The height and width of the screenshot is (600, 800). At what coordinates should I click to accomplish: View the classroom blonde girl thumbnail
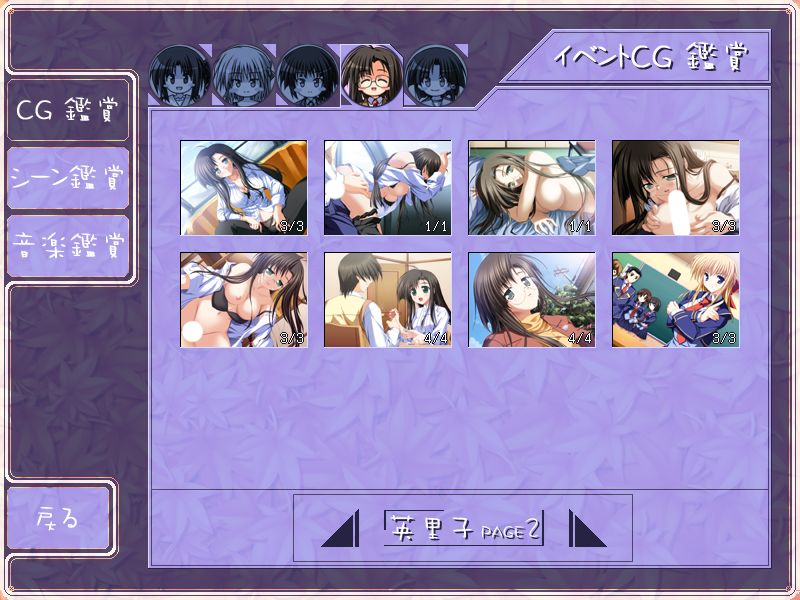[x=675, y=300]
